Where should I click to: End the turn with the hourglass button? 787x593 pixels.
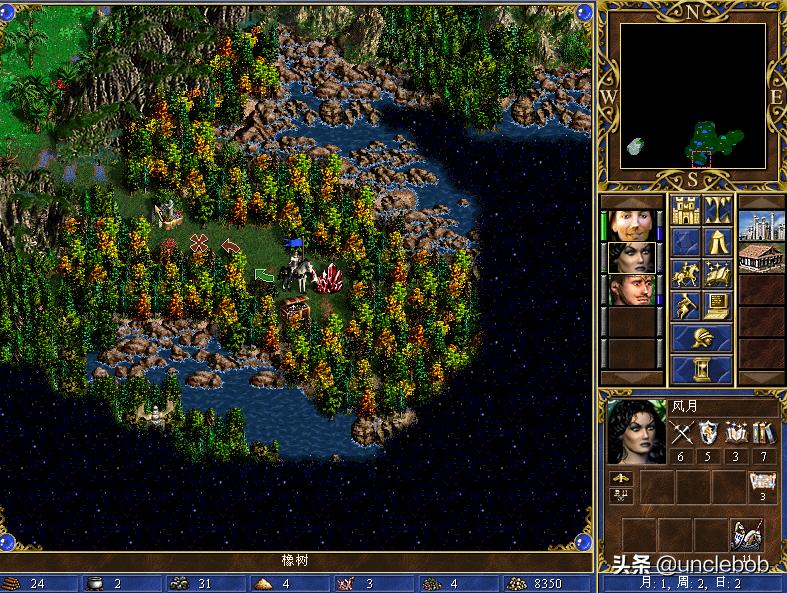[701, 370]
